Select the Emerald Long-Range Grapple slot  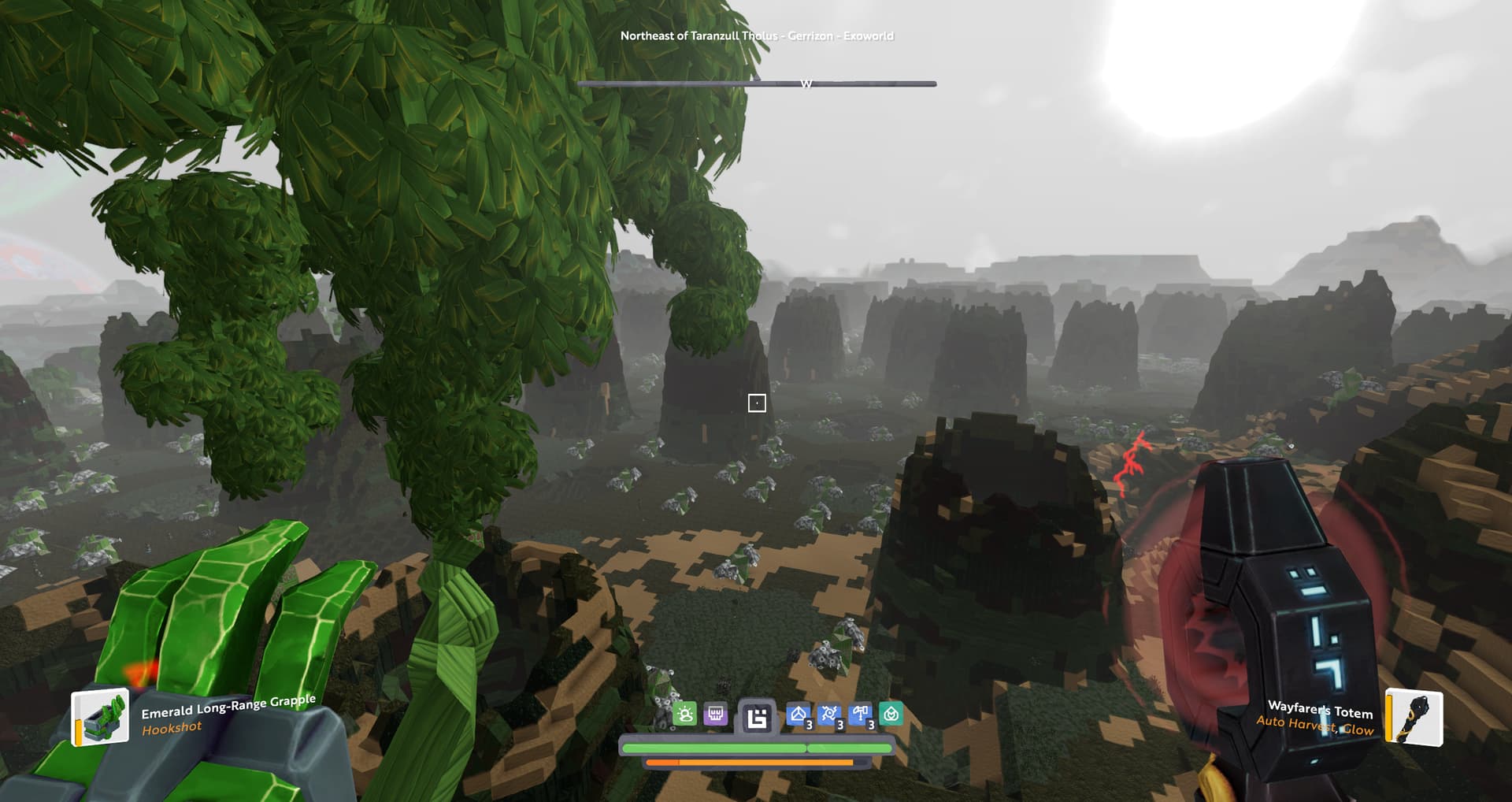coord(100,717)
